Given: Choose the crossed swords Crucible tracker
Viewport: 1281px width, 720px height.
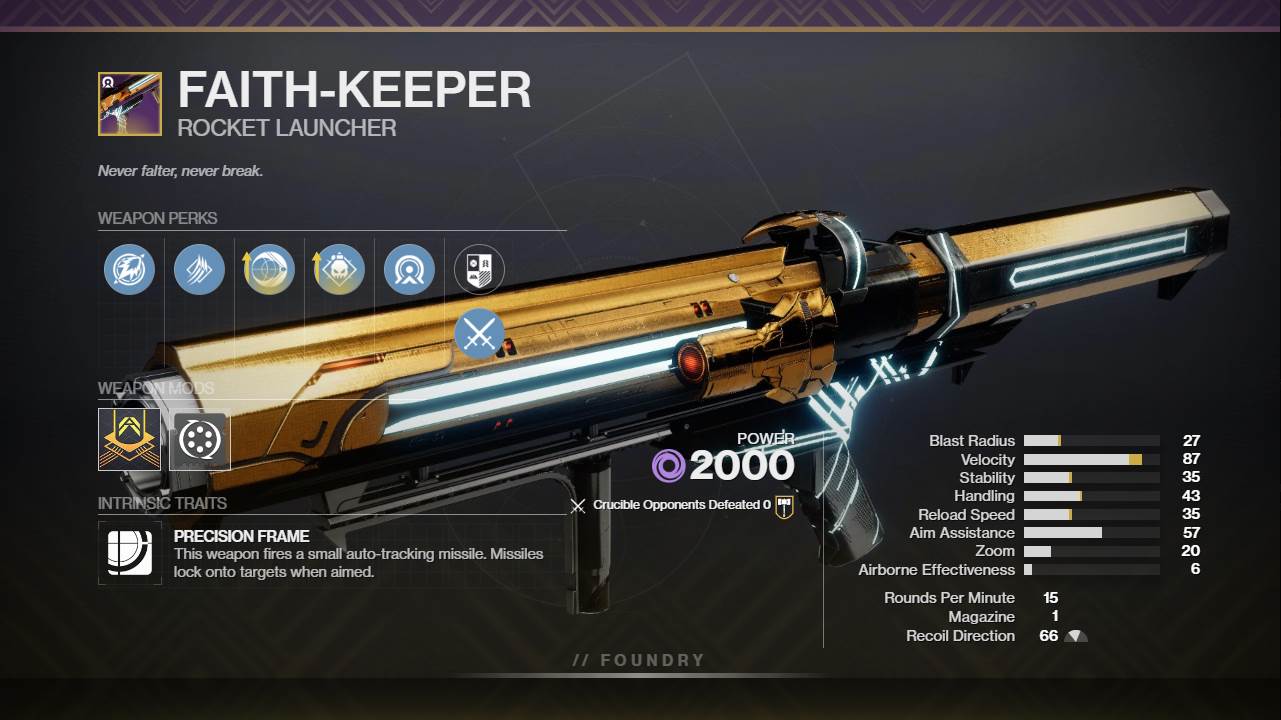Looking at the screenshot, I should 479,334.
